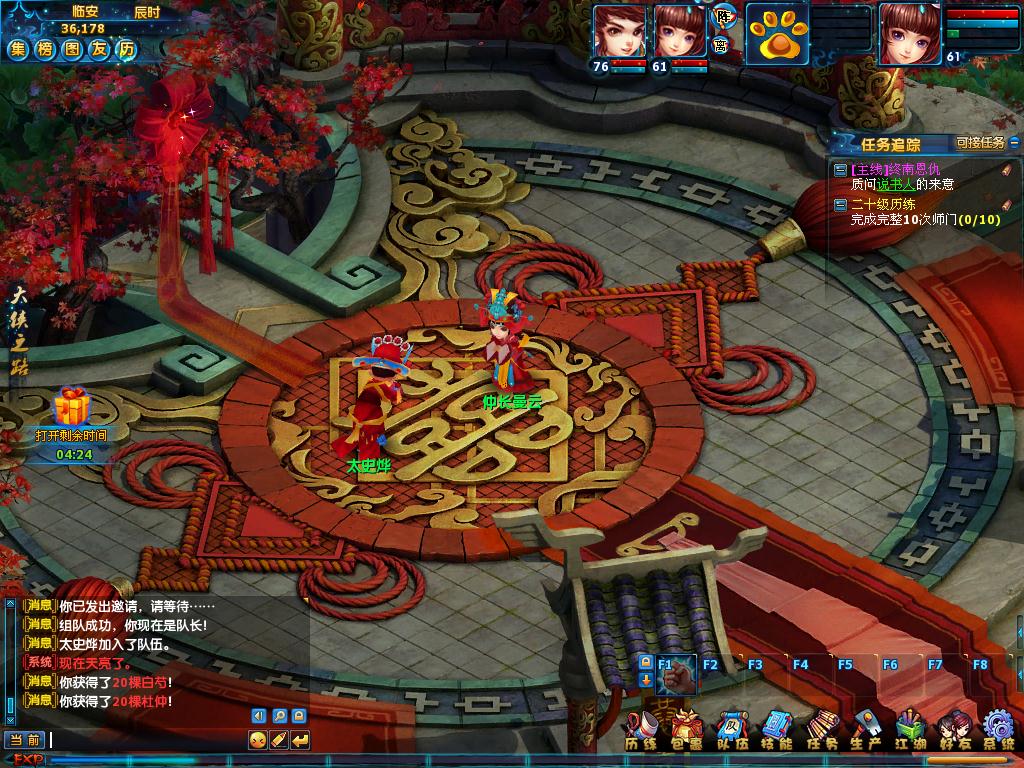Show 可接任务 available quests
This screenshot has width=1024, height=768.
click(980, 143)
